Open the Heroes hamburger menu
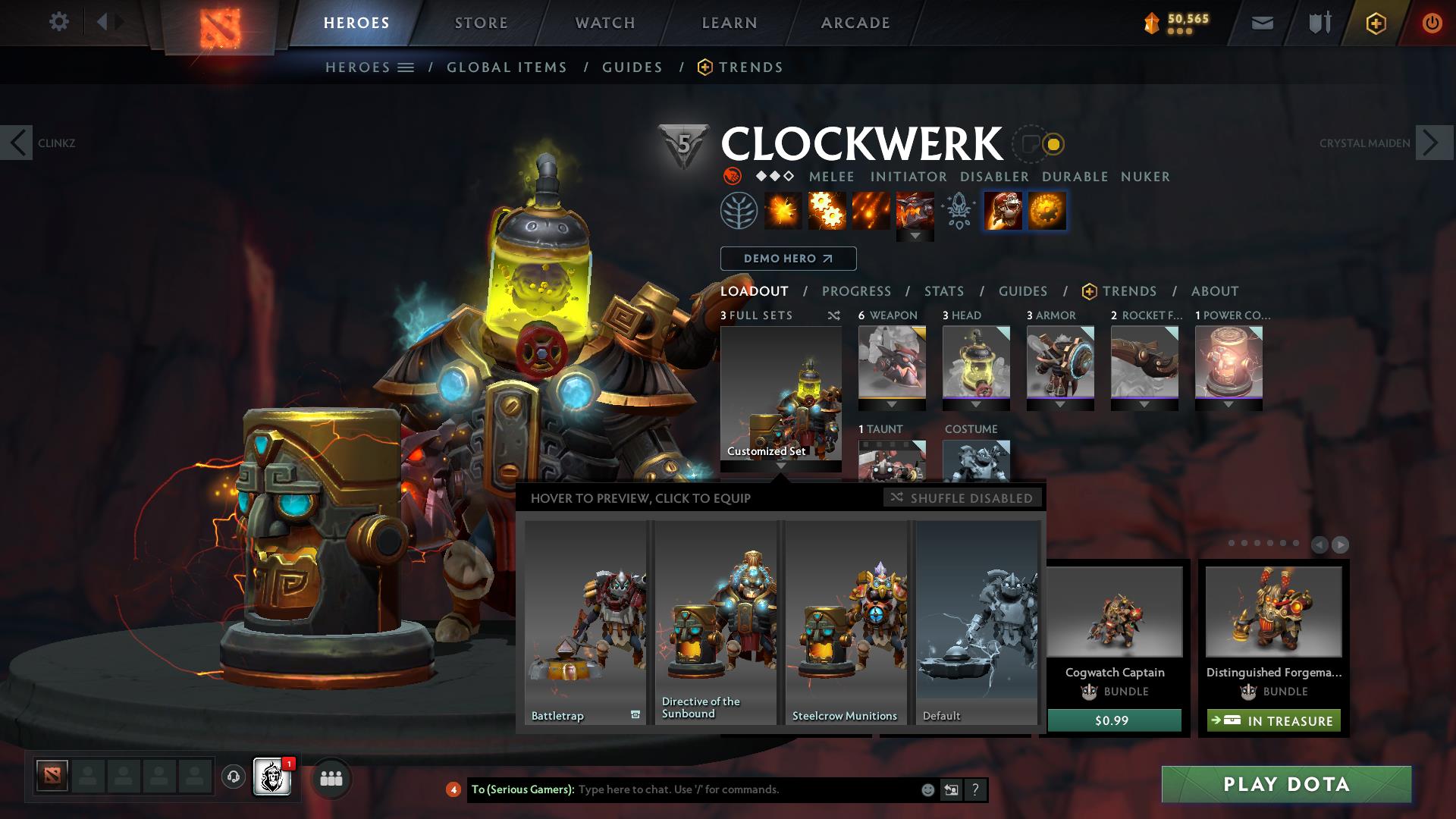The height and width of the screenshot is (819, 1456). [x=406, y=67]
